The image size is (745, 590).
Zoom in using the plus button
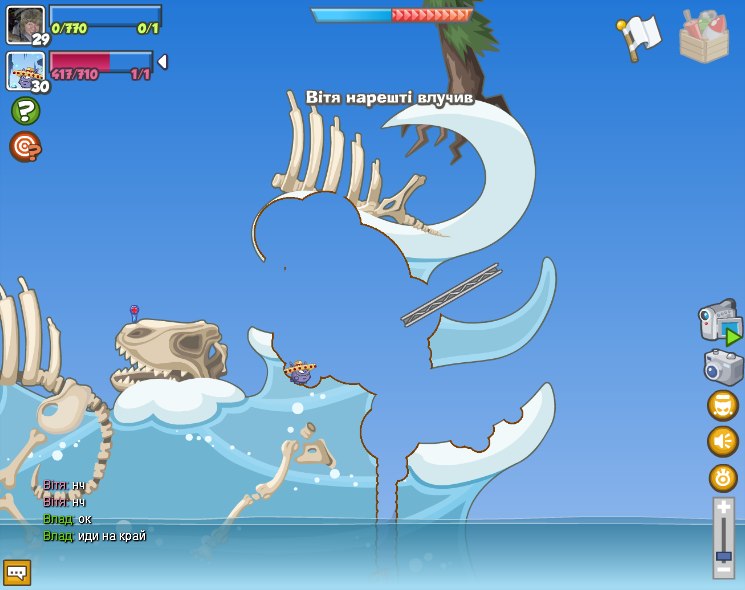tap(723, 509)
